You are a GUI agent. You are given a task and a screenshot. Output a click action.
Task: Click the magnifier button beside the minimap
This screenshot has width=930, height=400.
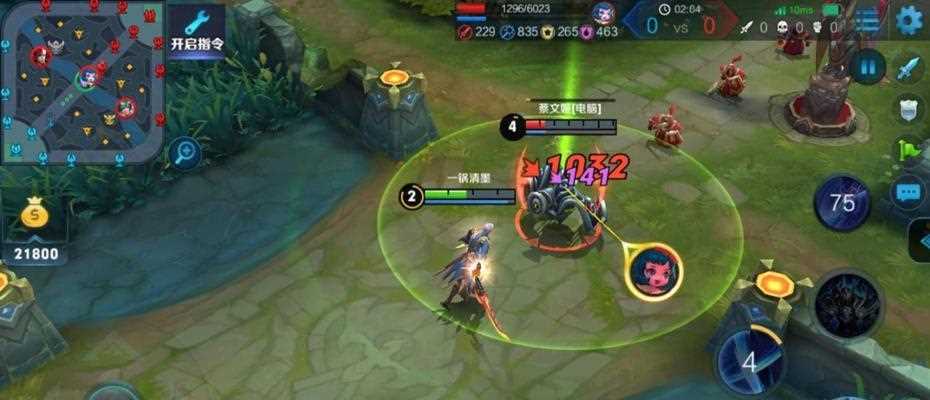184,153
